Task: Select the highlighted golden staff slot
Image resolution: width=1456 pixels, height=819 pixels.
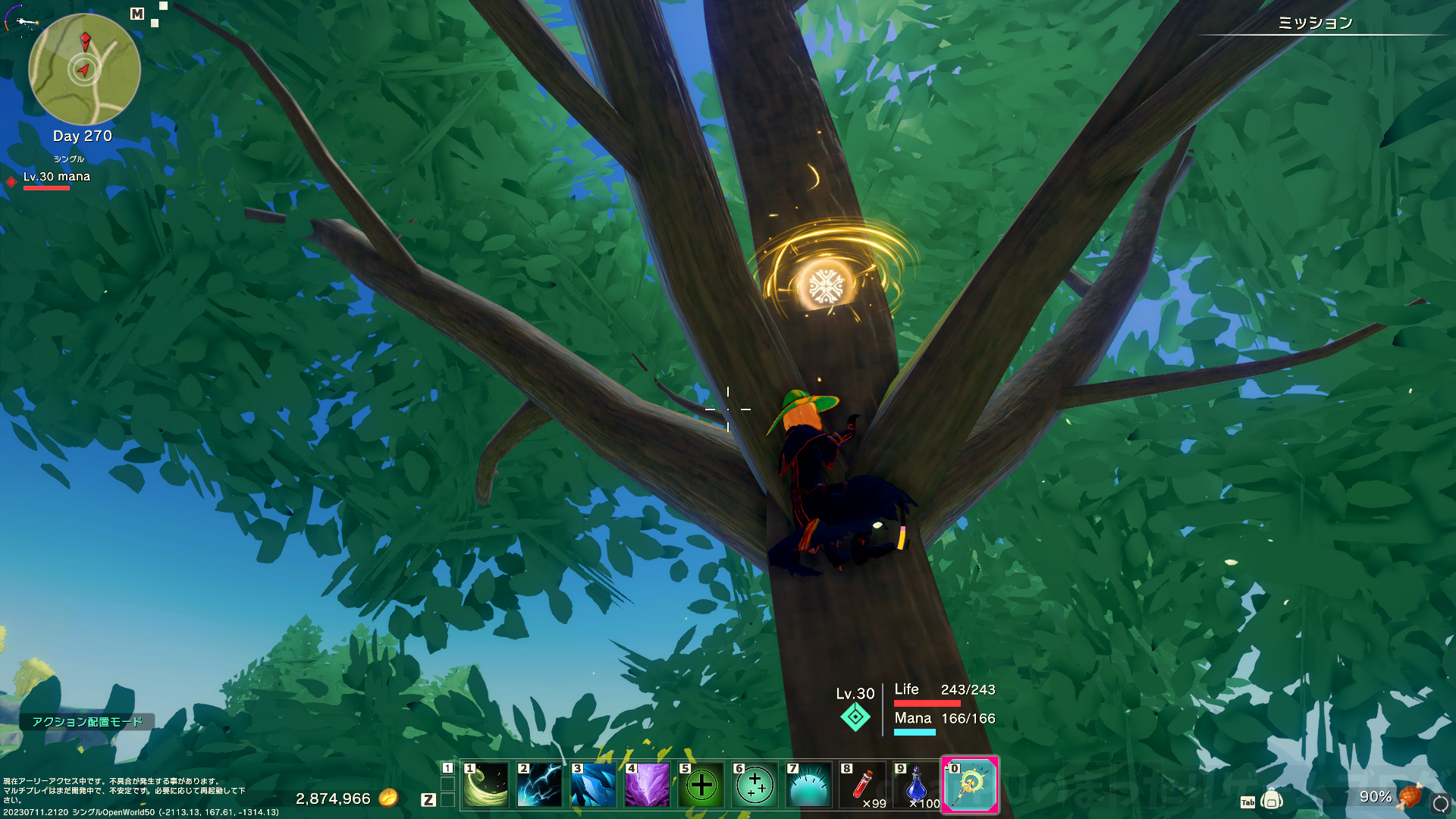Action: pos(970,786)
